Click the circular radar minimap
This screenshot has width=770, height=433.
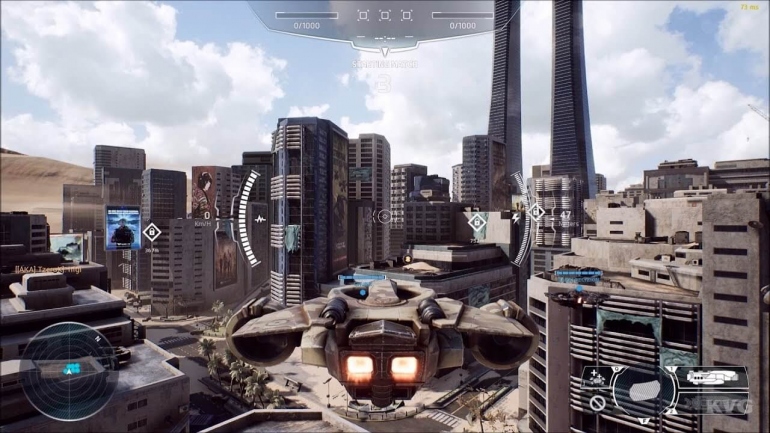[69, 370]
